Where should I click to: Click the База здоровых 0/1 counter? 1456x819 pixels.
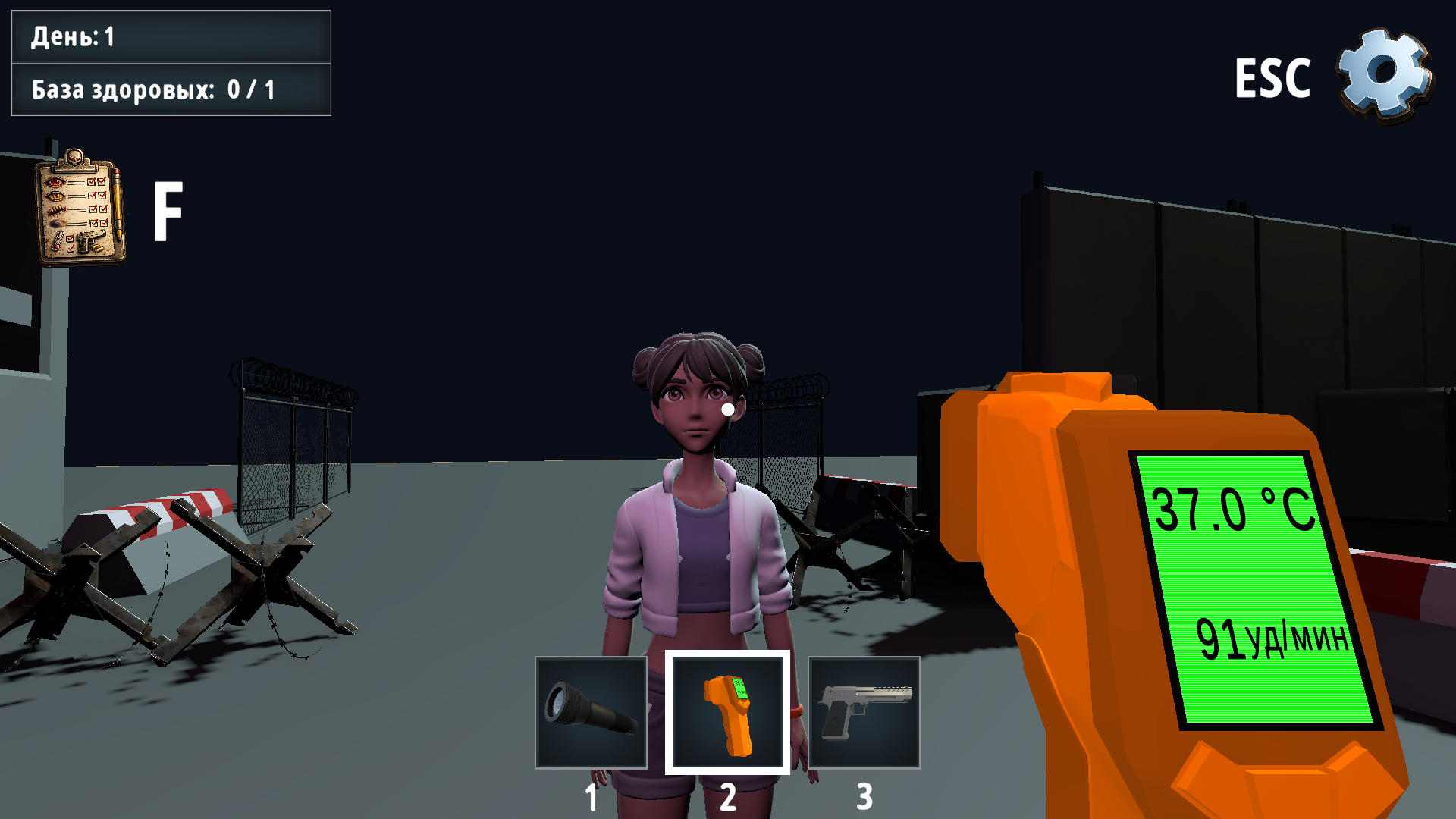tap(171, 89)
